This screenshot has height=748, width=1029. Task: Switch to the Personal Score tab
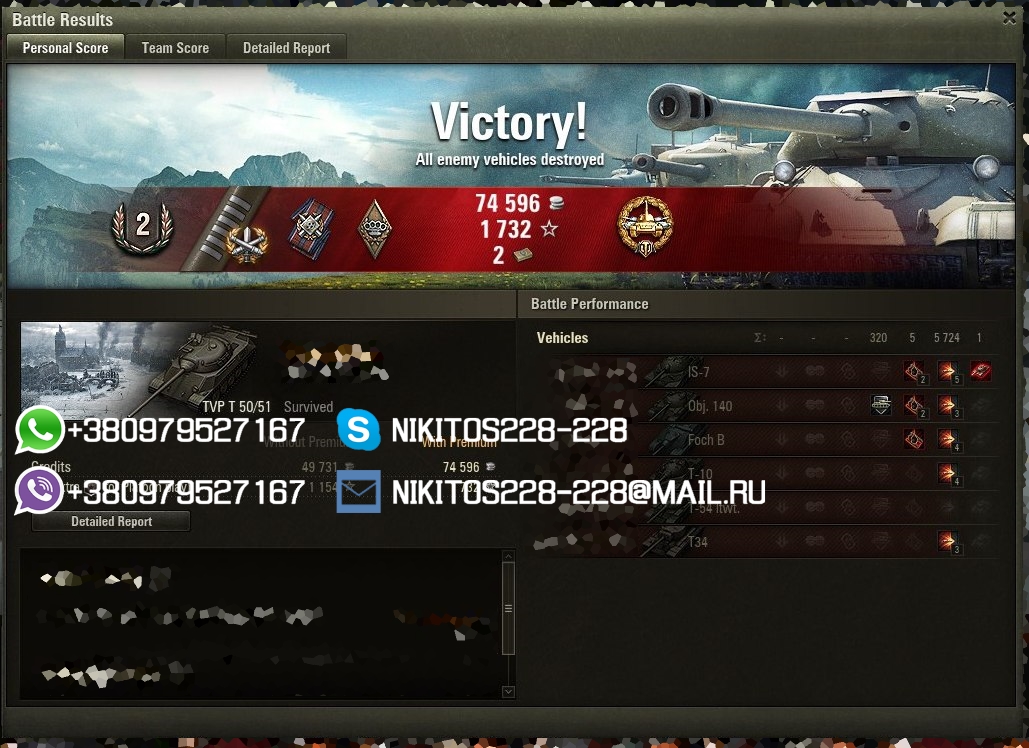coord(65,48)
